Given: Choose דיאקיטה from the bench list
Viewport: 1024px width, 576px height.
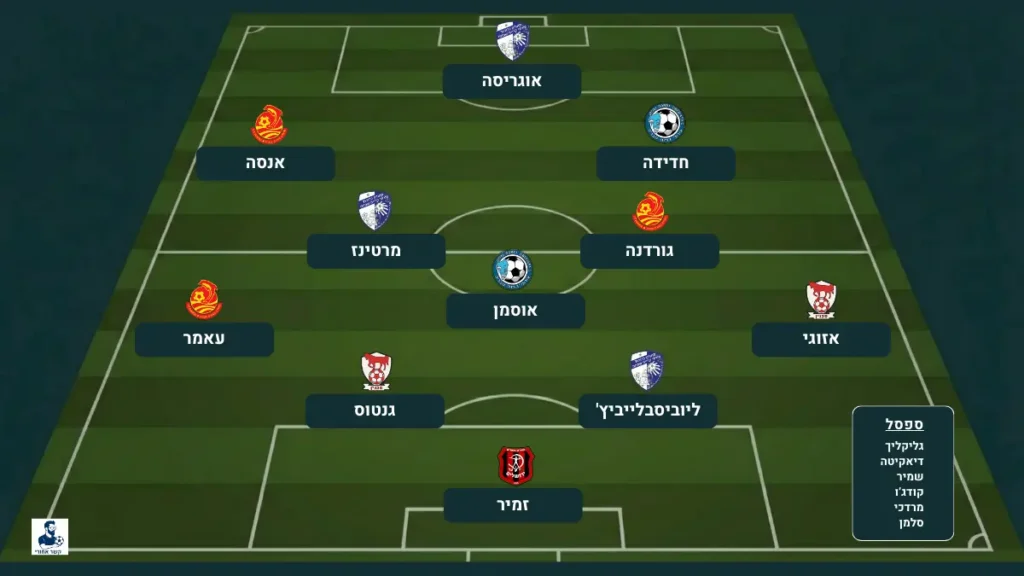Looking at the screenshot, I should pyautogui.click(x=902, y=460).
